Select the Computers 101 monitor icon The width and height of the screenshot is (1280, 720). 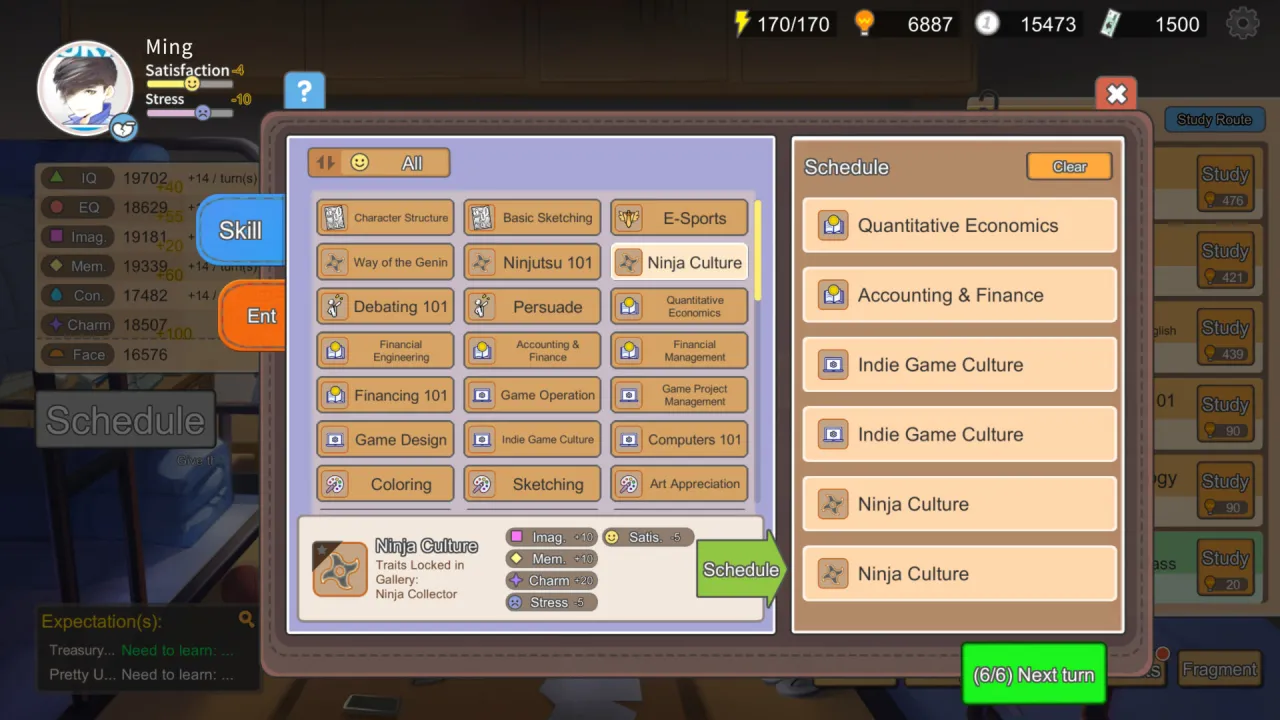tap(629, 439)
